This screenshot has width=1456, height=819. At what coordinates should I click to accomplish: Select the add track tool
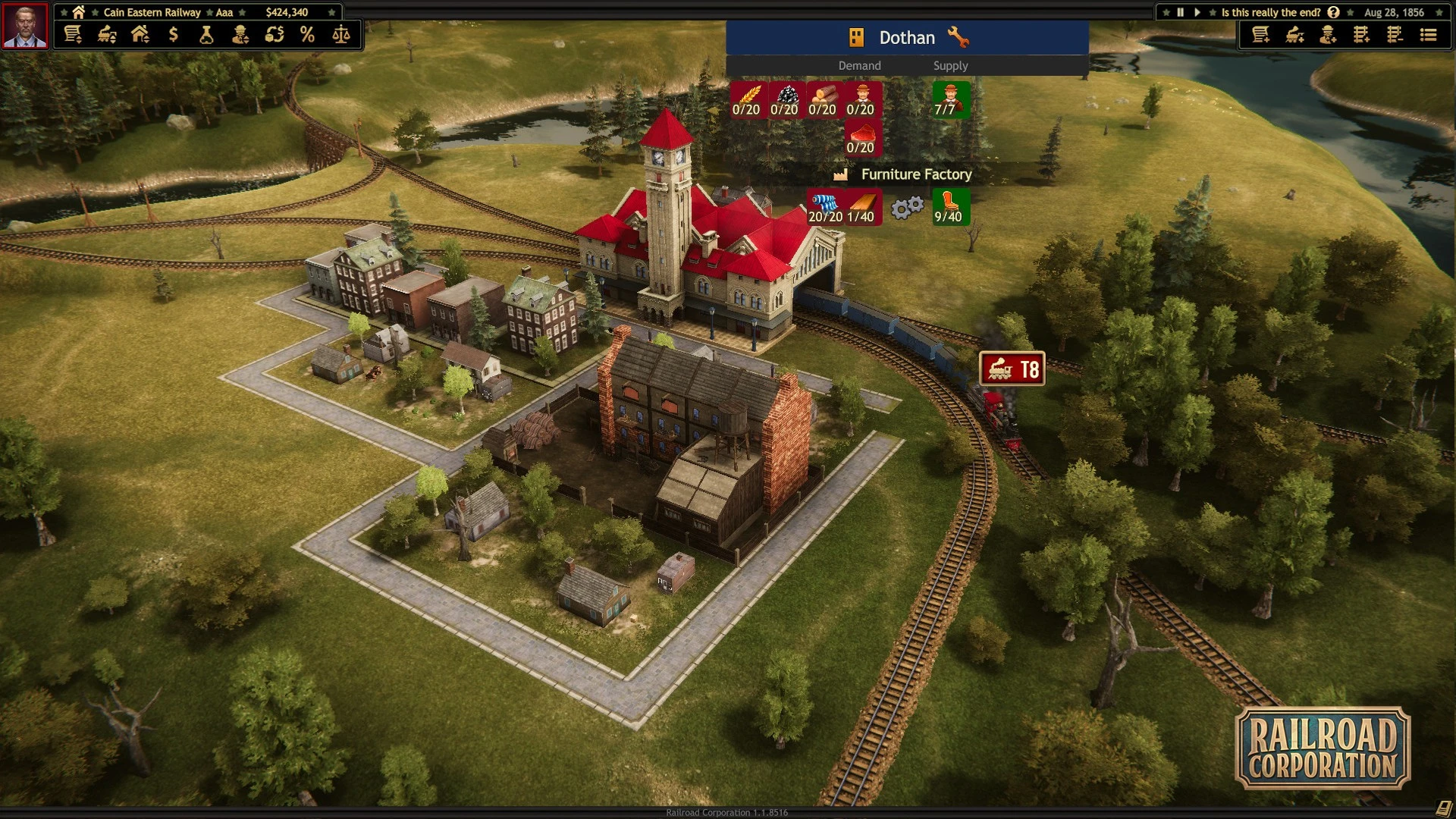(x=1361, y=35)
